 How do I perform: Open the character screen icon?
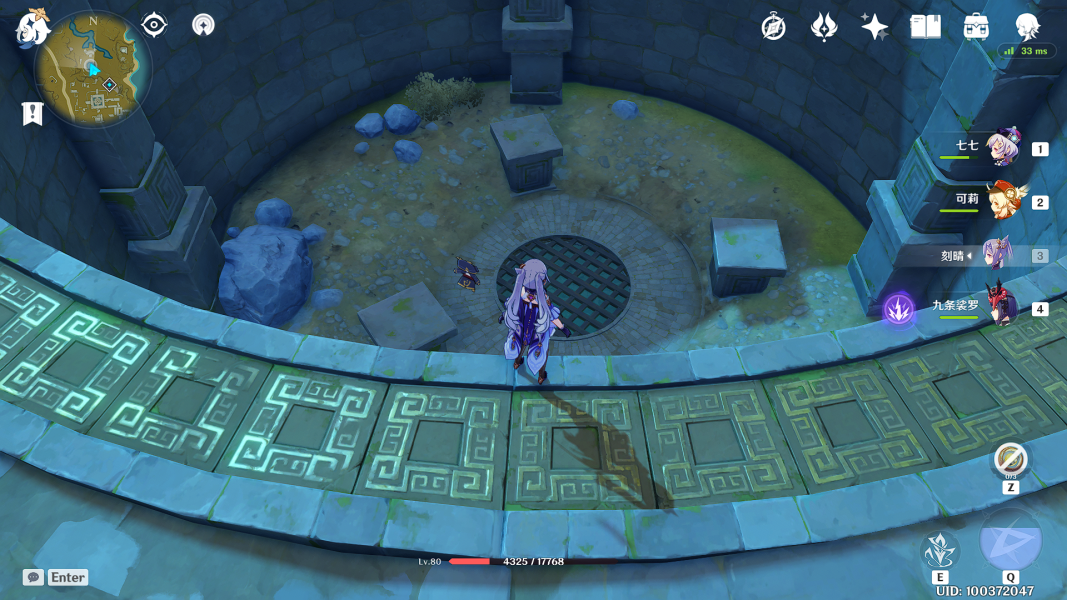click(1027, 27)
